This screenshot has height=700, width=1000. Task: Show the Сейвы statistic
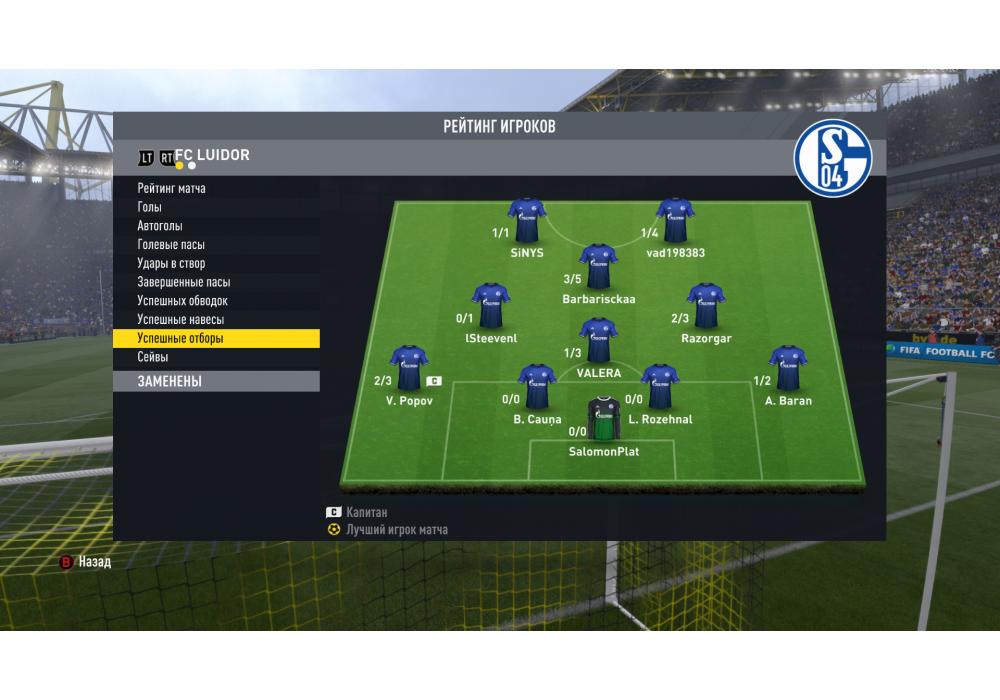point(153,357)
